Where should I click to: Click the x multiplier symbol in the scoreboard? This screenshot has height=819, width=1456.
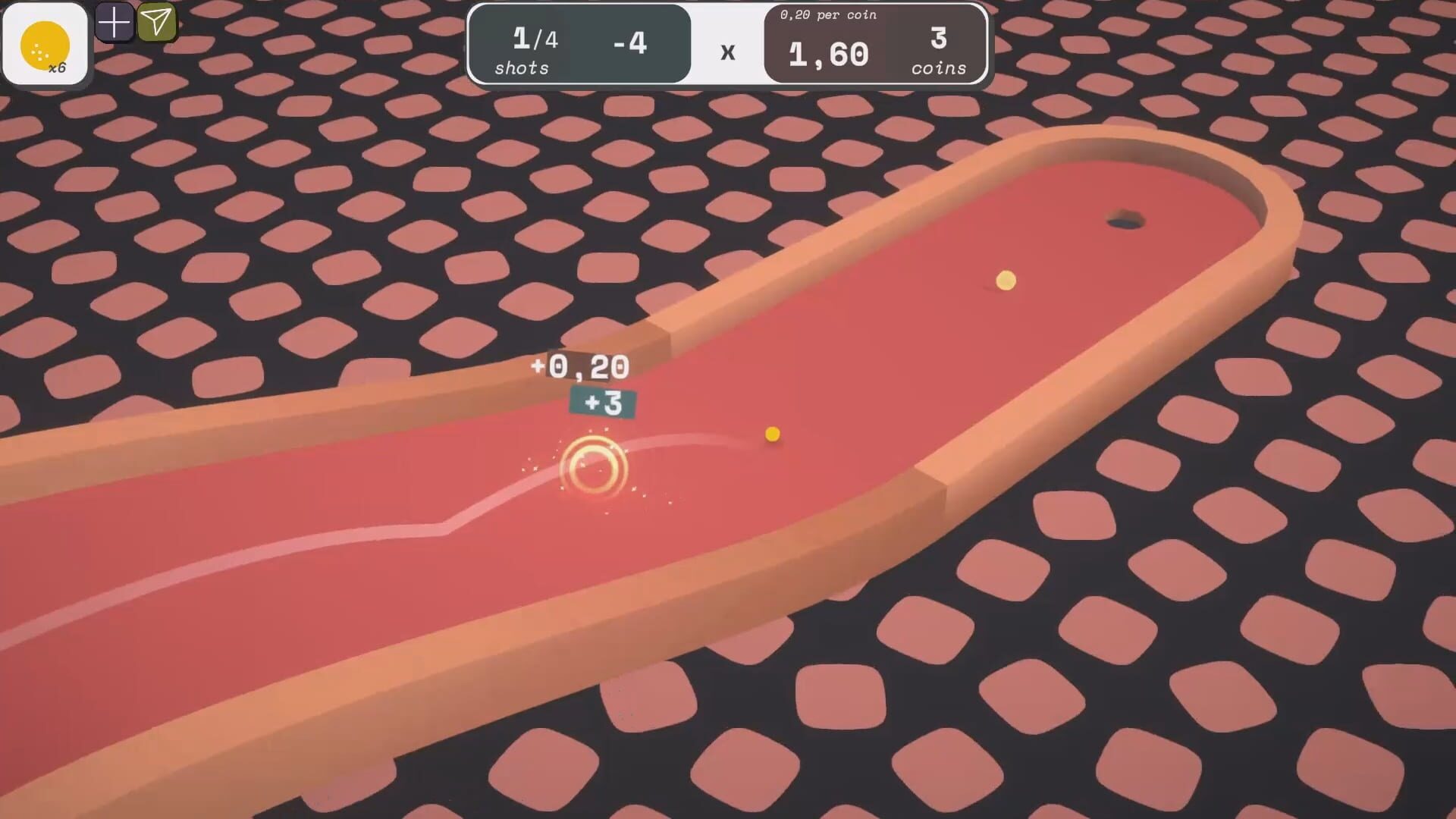[728, 52]
